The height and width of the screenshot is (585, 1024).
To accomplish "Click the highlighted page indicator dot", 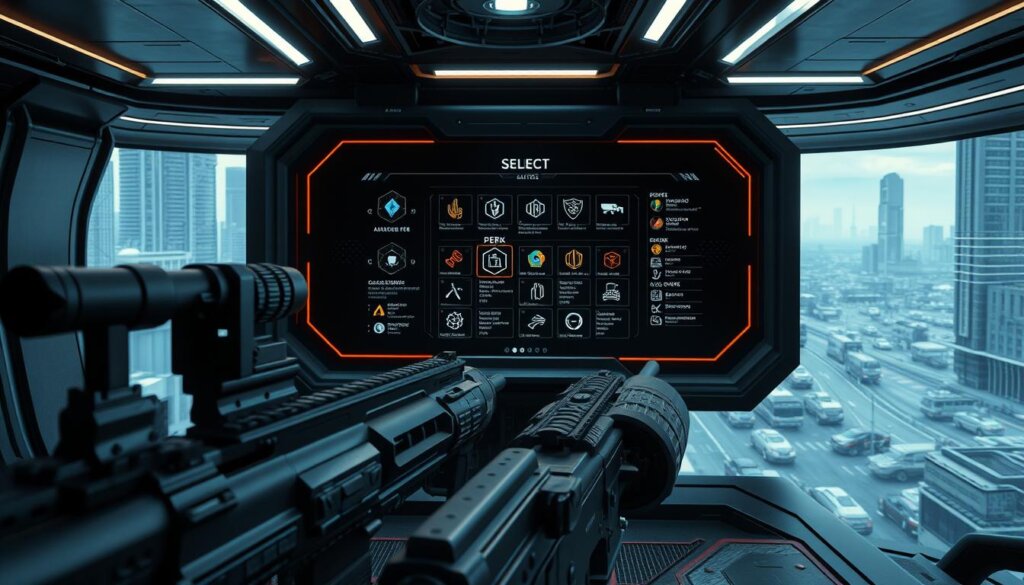I will tap(516, 351).
